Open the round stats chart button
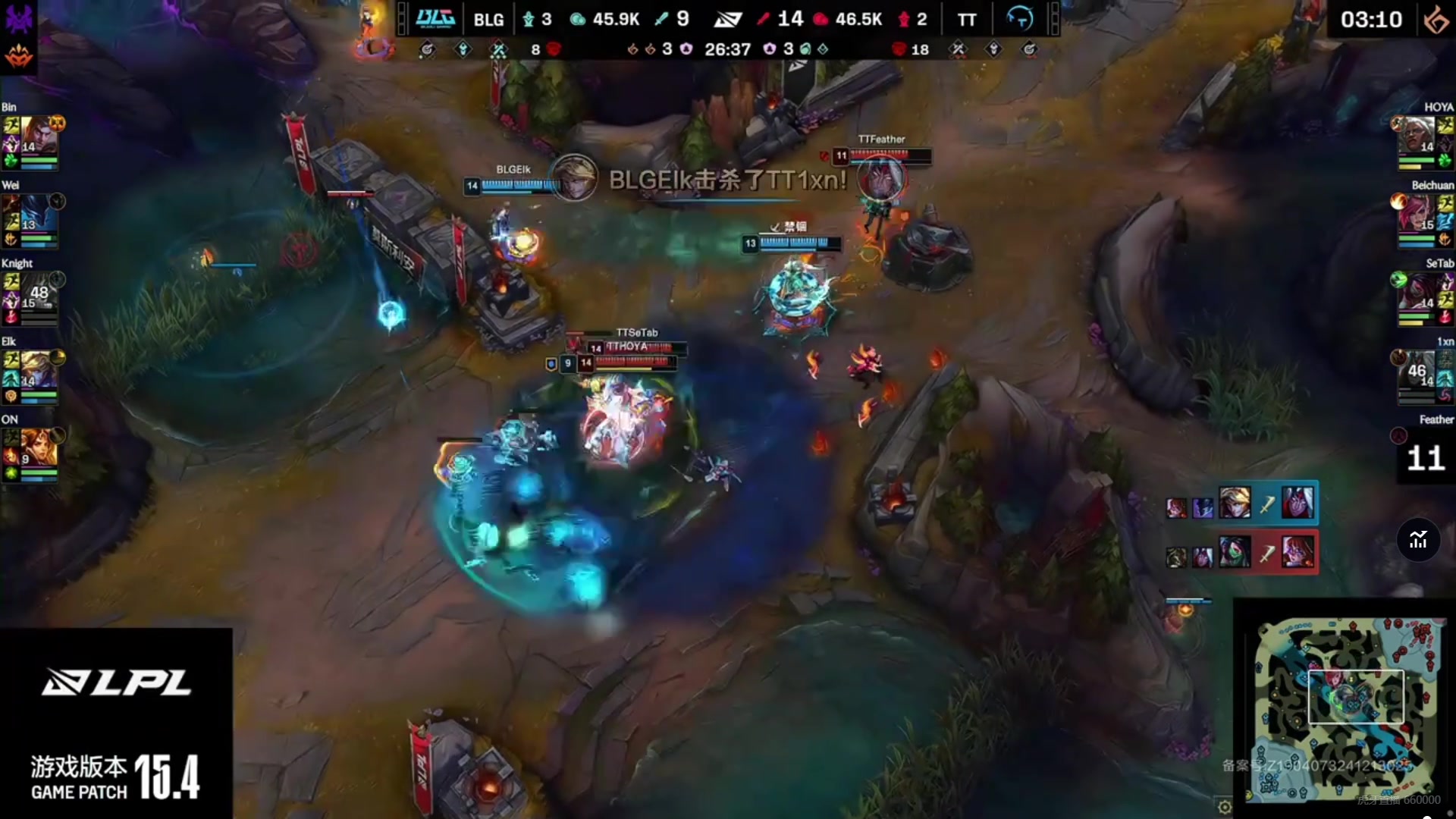This screenshot has width=1456, height=819. click(1418, 540)
